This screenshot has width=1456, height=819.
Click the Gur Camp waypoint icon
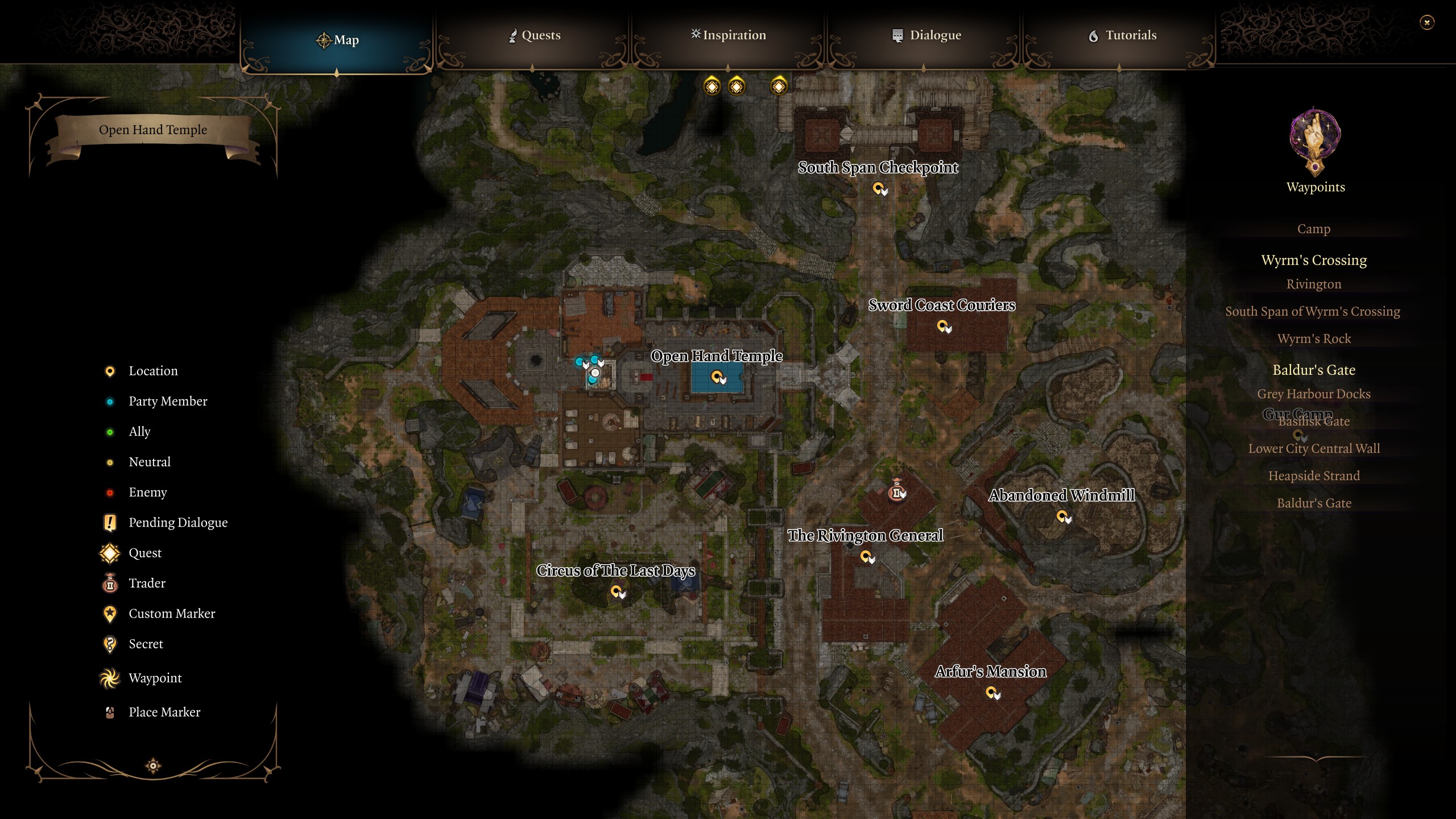1300,435
